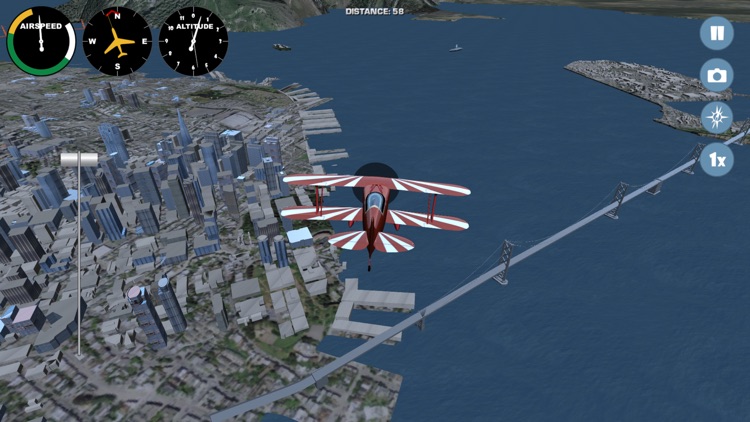
Task: Take a screenshot with the camera button
Action: click(x=716, y=75)
